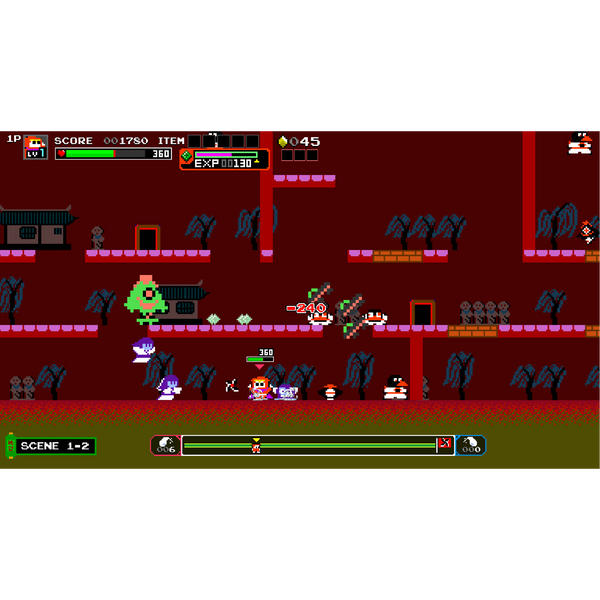The image size is (600, 600).
Task: Select the blue-bordered counter icon right of the progress bar
Action: [470, 445]
